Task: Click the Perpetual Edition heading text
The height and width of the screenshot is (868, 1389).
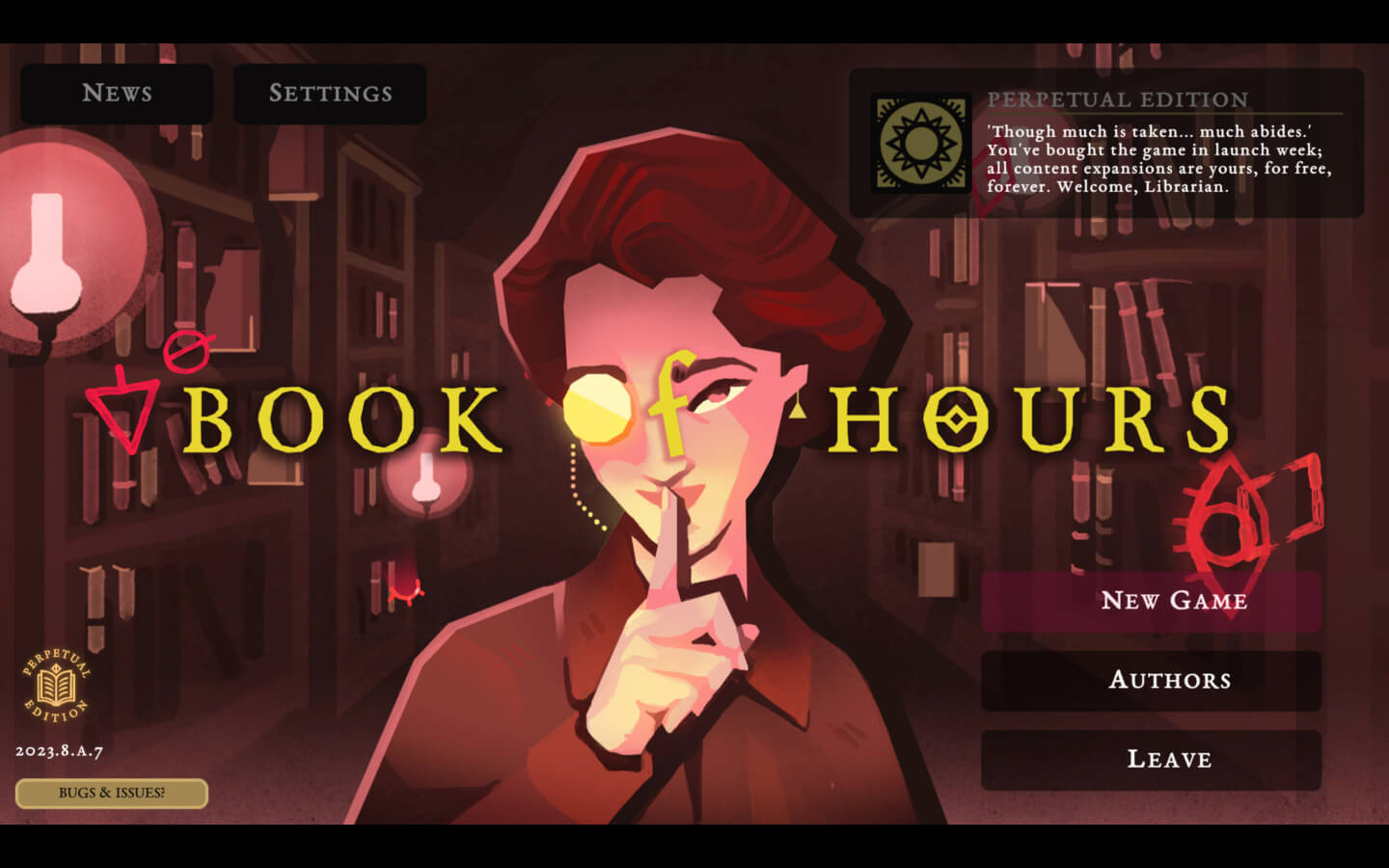Action: pyautogui.click(x=1117, y=98)
